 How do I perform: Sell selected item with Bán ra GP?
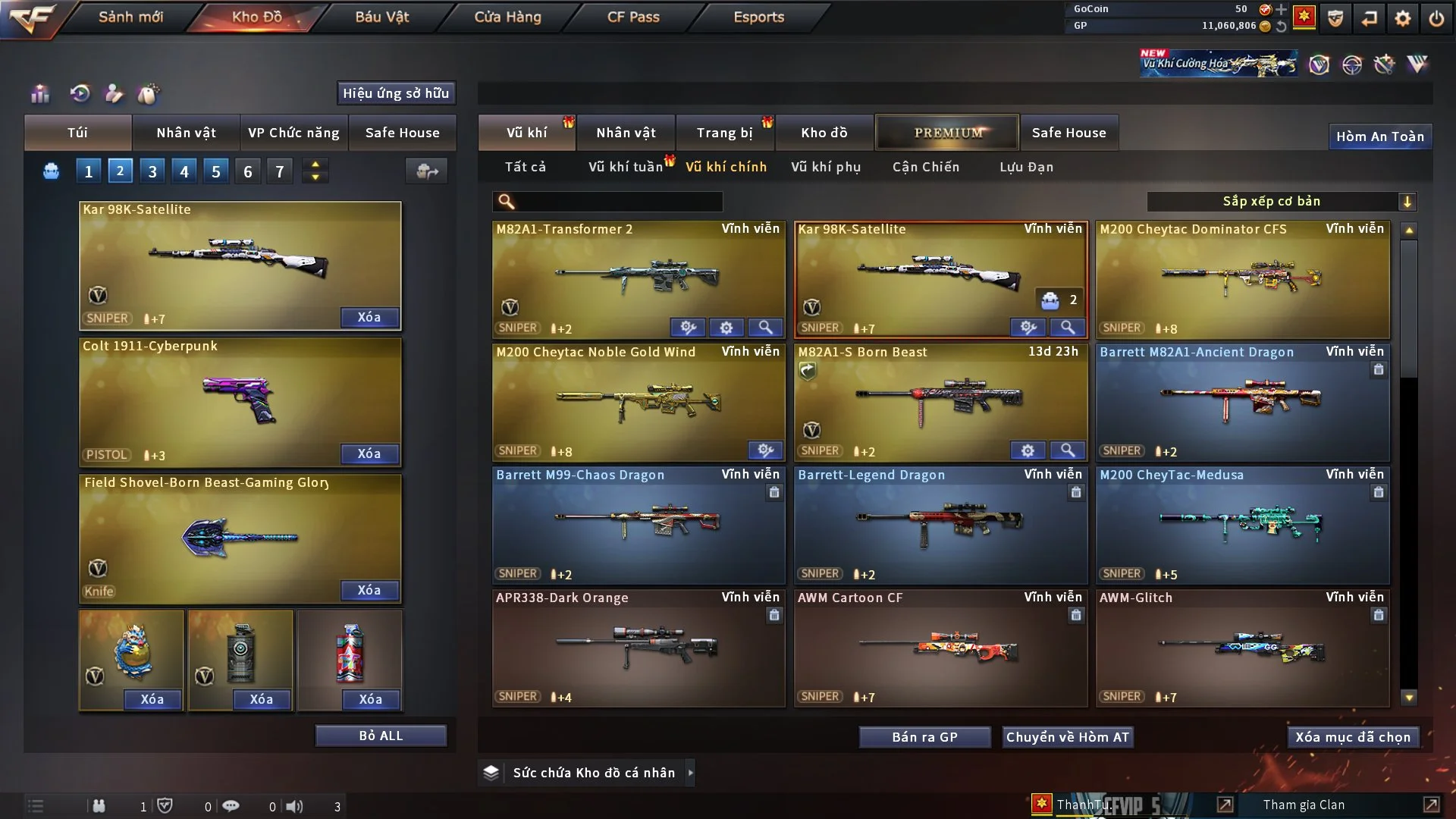924,737
